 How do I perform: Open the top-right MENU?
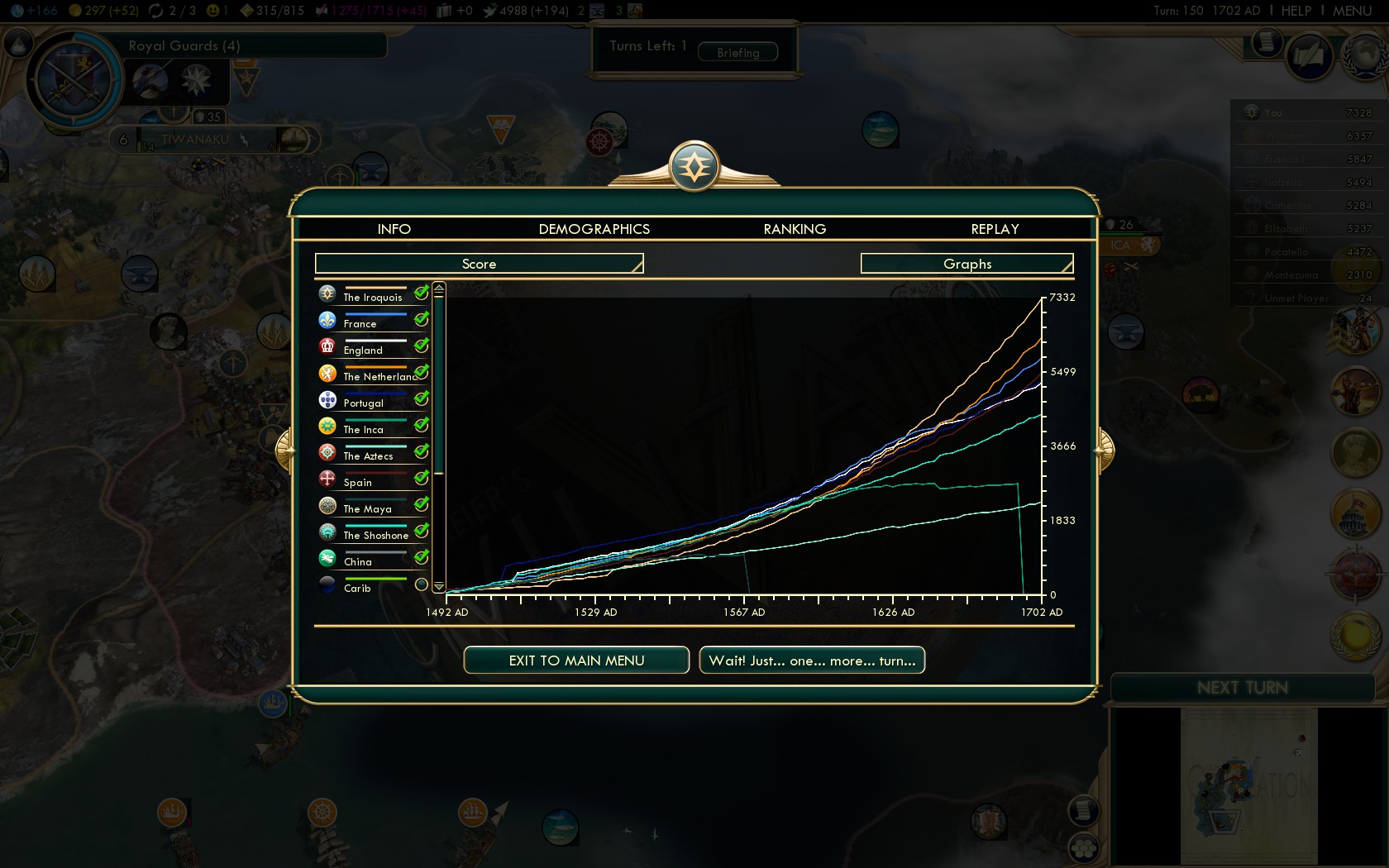tap(1352, 11)
